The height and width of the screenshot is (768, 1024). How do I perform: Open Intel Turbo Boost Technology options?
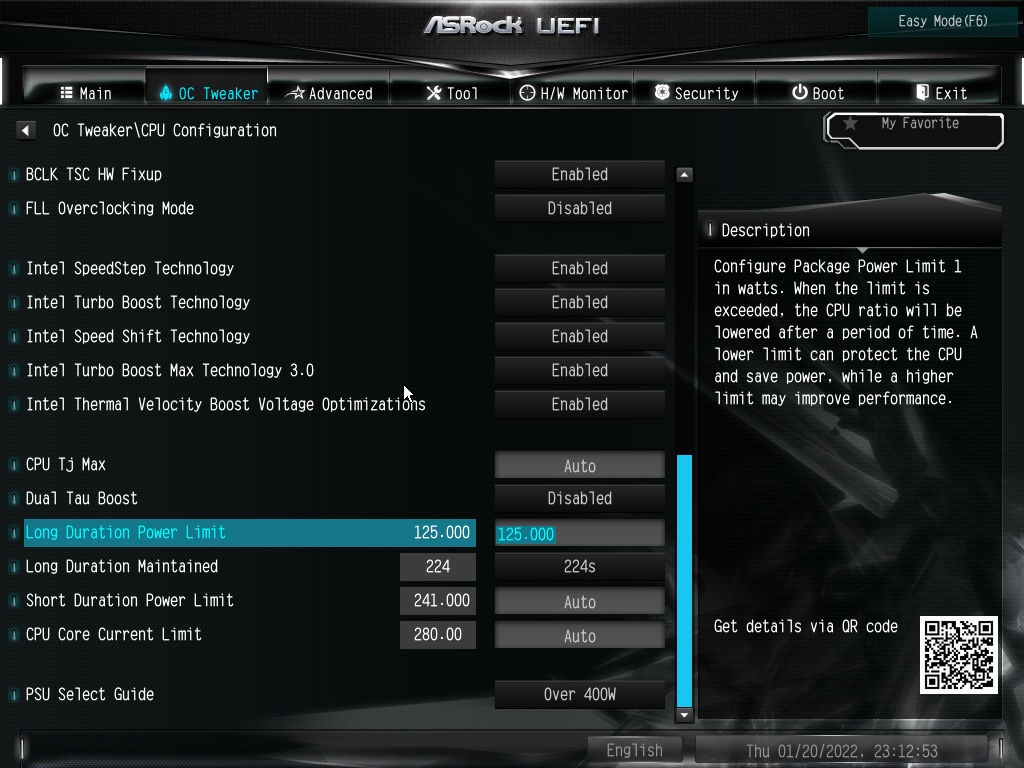[580, 302]
